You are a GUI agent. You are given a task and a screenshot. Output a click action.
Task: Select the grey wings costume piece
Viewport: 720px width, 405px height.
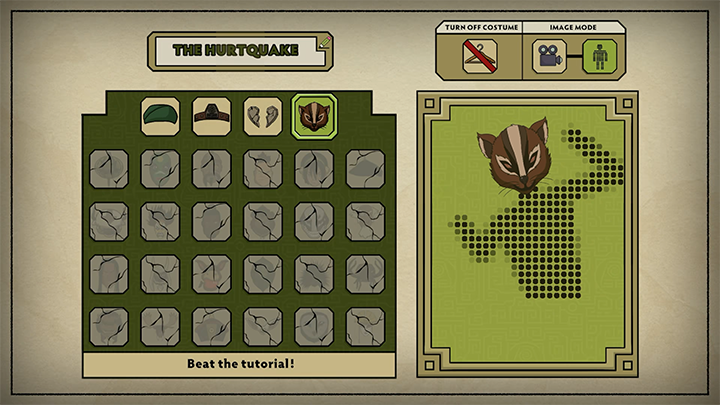coord(263,116)
